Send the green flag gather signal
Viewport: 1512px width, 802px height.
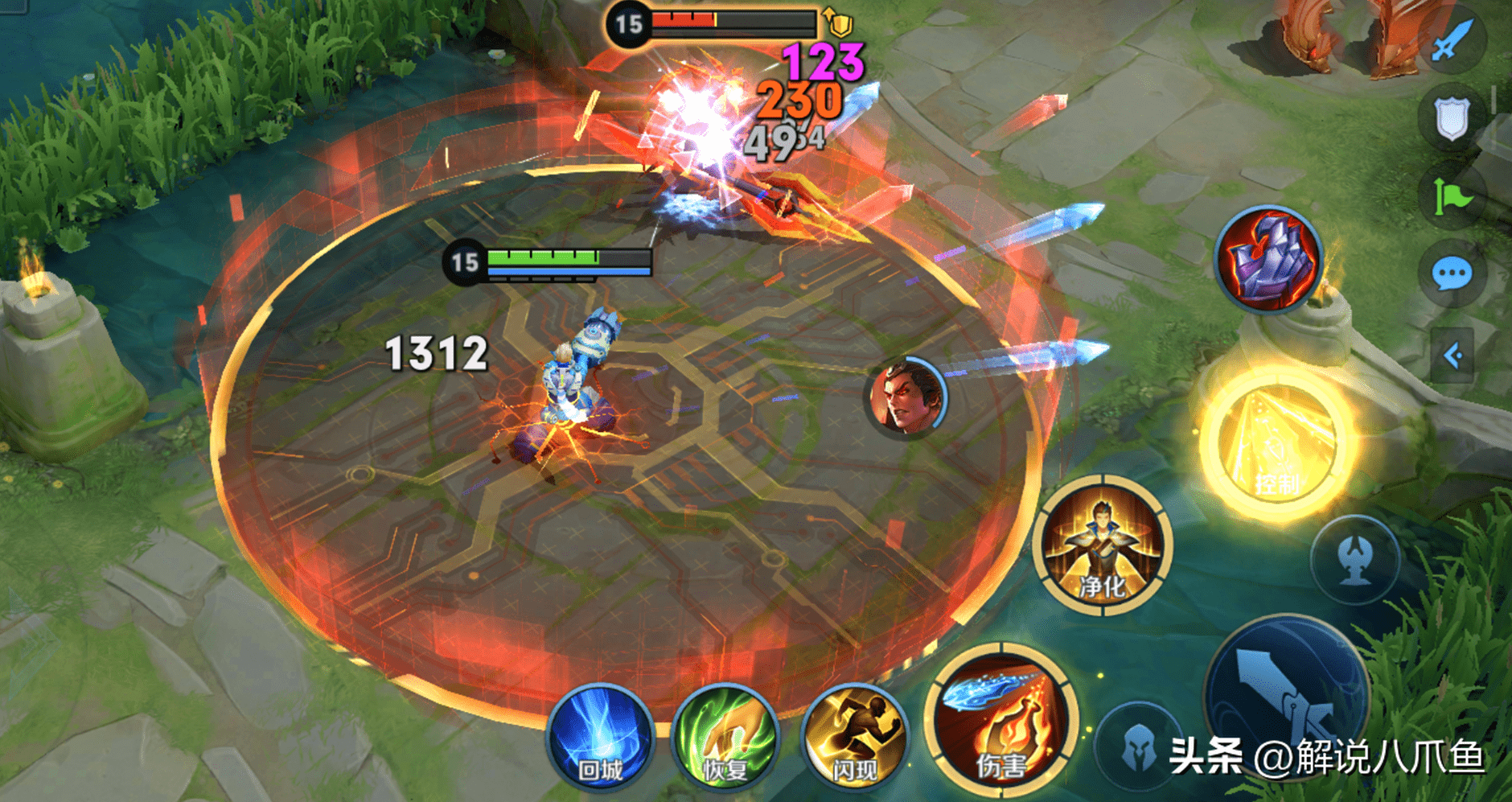1452,197
